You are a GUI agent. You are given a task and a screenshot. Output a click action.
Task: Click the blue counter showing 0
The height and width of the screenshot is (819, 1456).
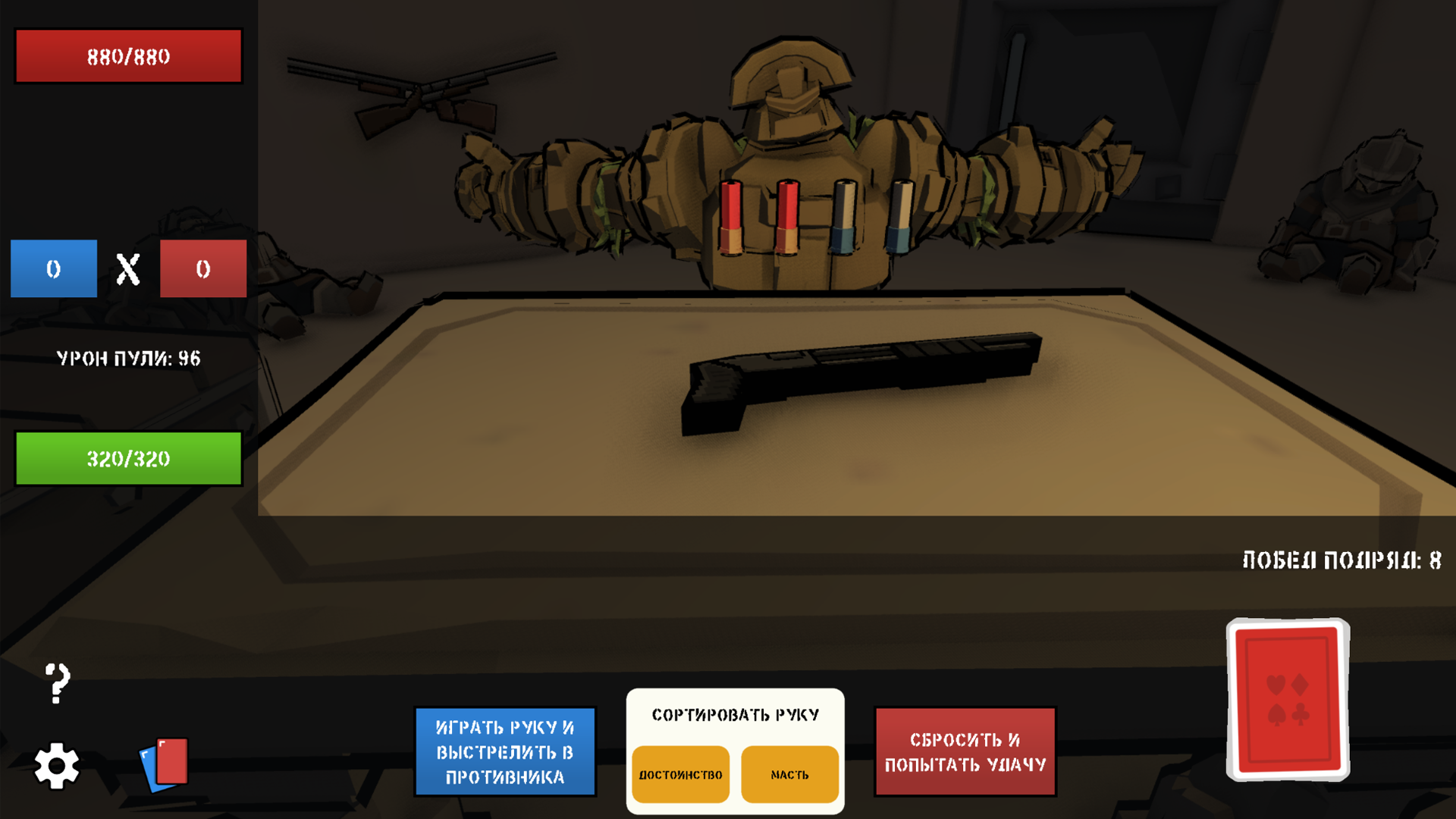[x=53, y=268]
